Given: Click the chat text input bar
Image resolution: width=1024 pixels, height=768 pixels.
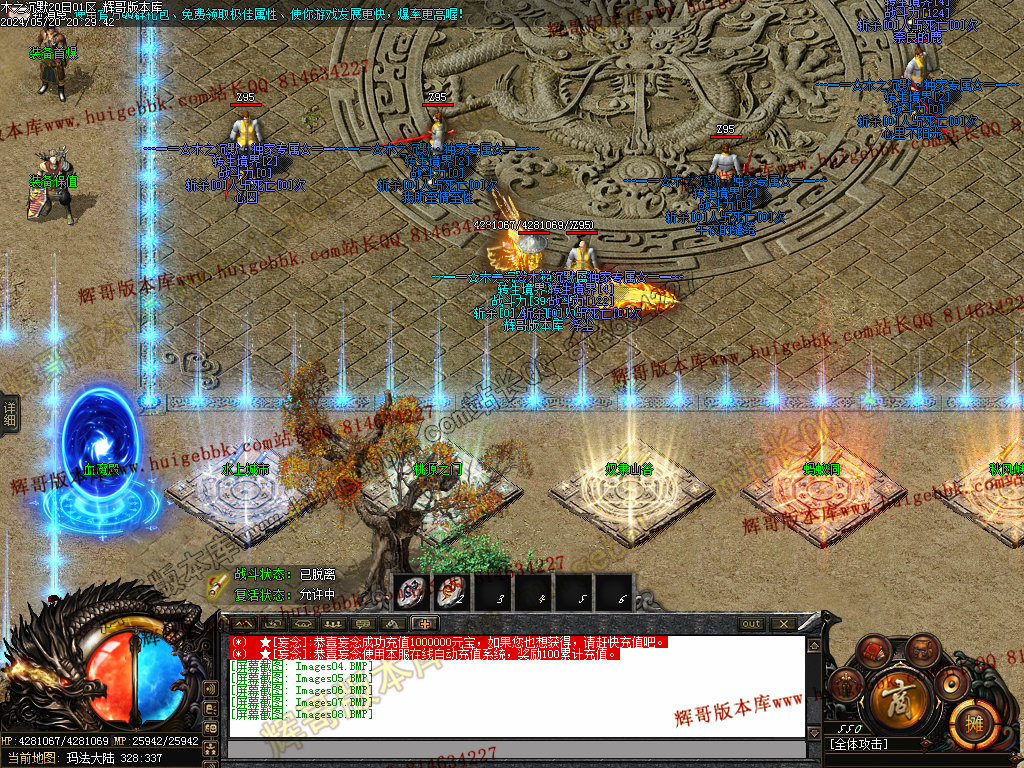Looking at the screenshot, I should tap(517, 749).
